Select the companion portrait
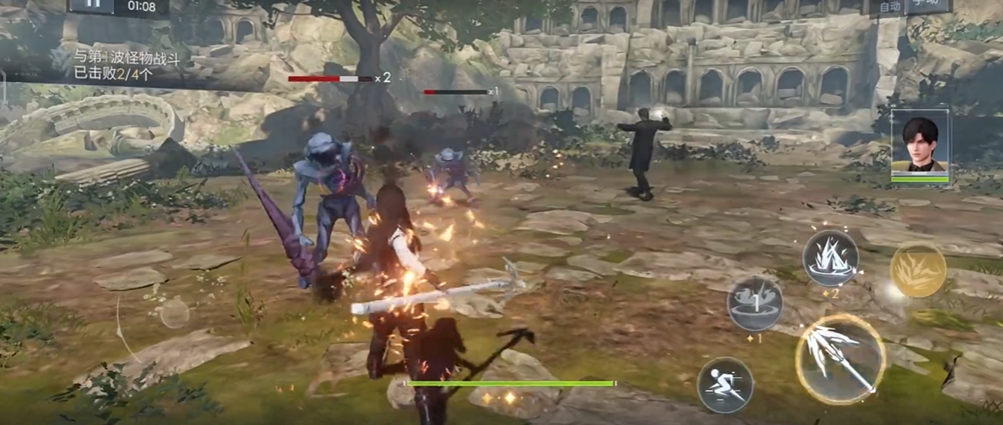1003x425 pixels. point(919,143)
